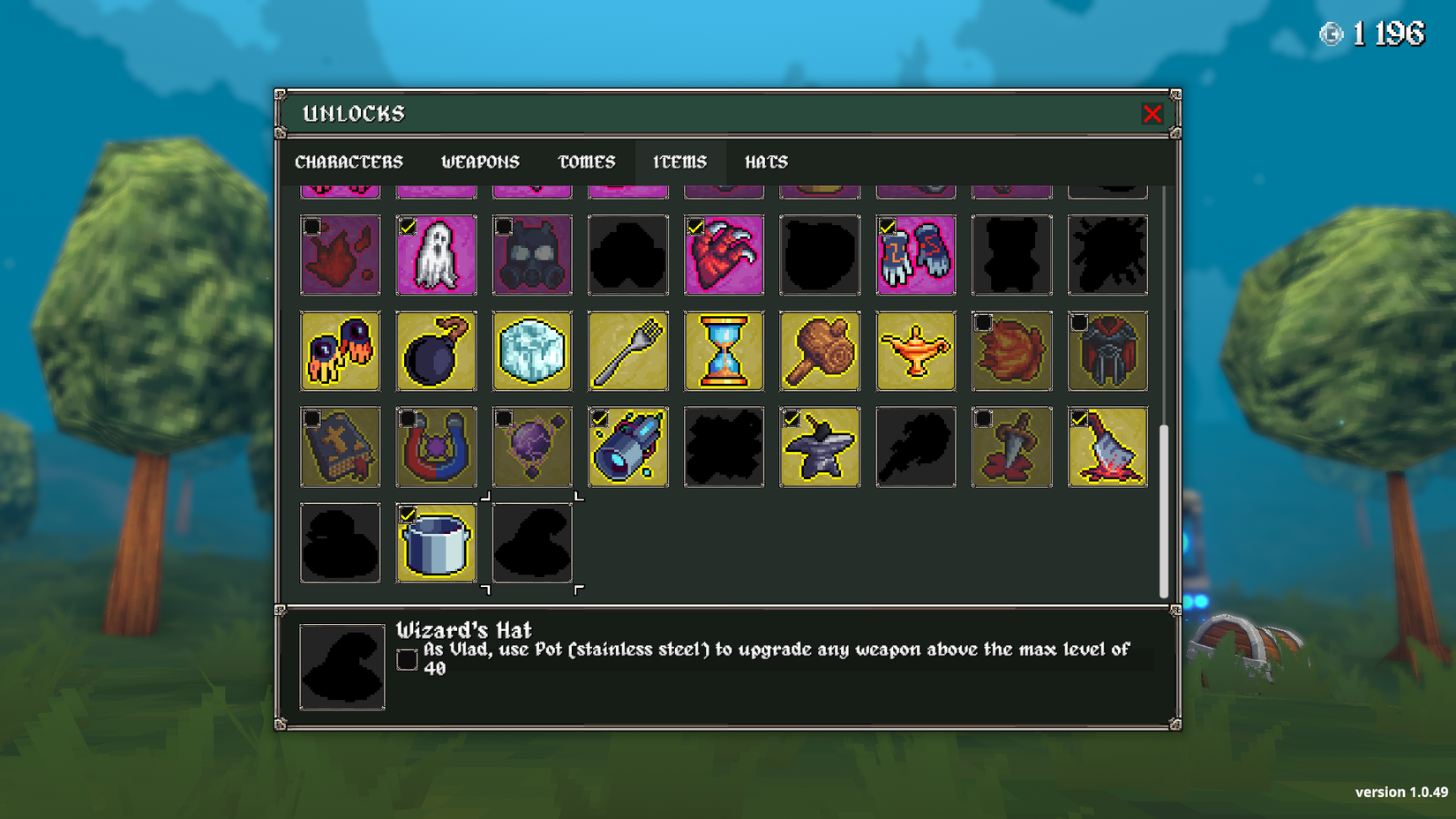
Task: Select the magnet item icon
Action: [436, 447]
